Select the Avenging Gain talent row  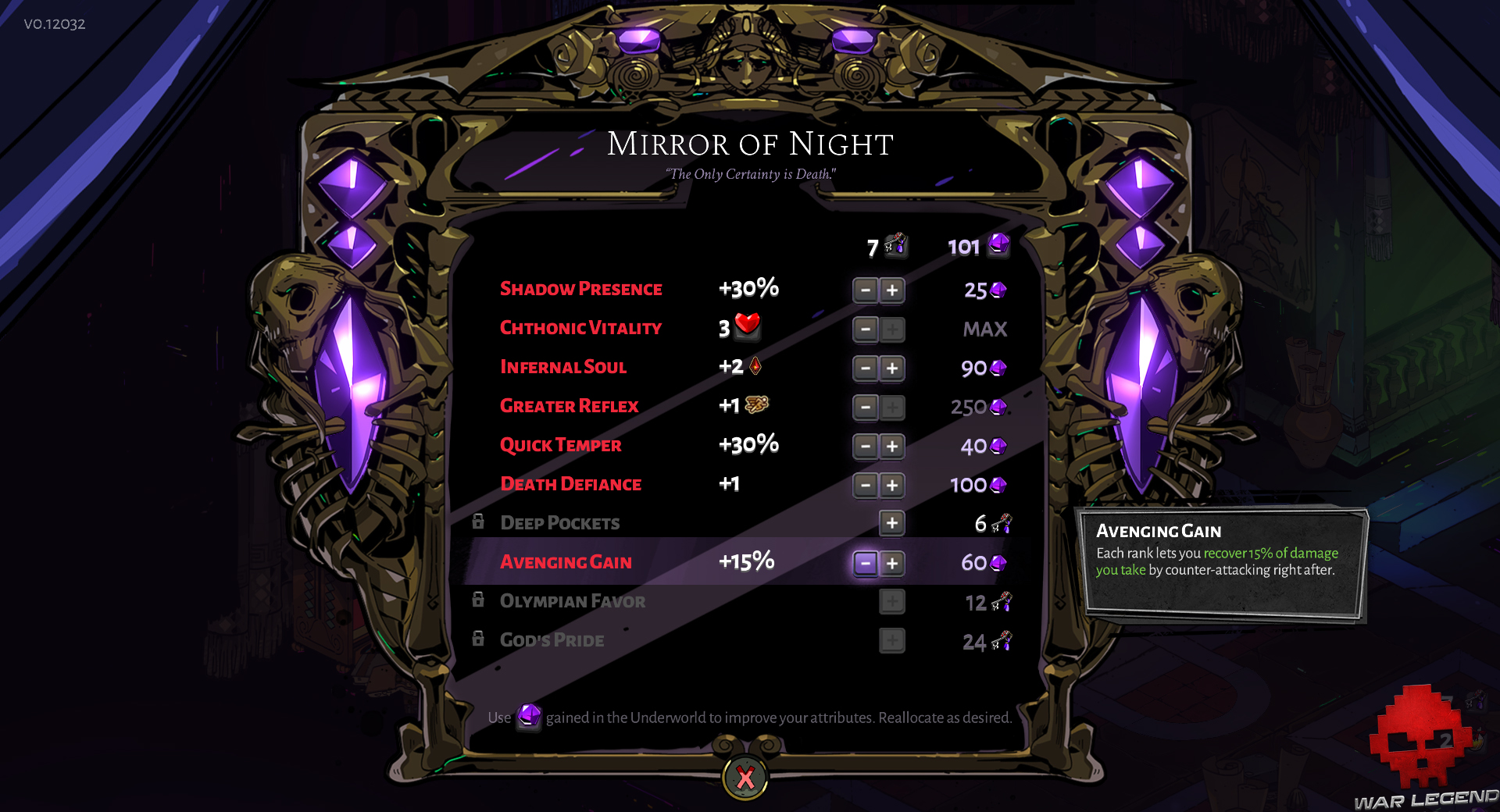[x=567, y=561]
